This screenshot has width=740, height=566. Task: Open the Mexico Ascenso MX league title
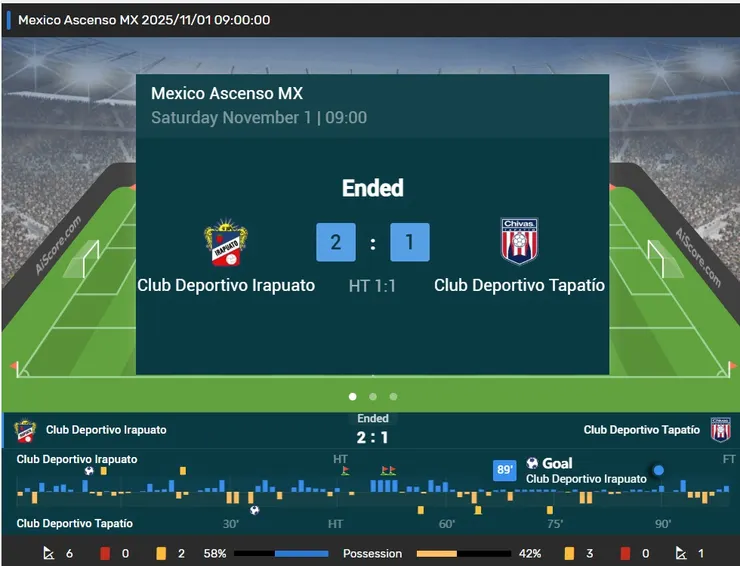(227, 94)
